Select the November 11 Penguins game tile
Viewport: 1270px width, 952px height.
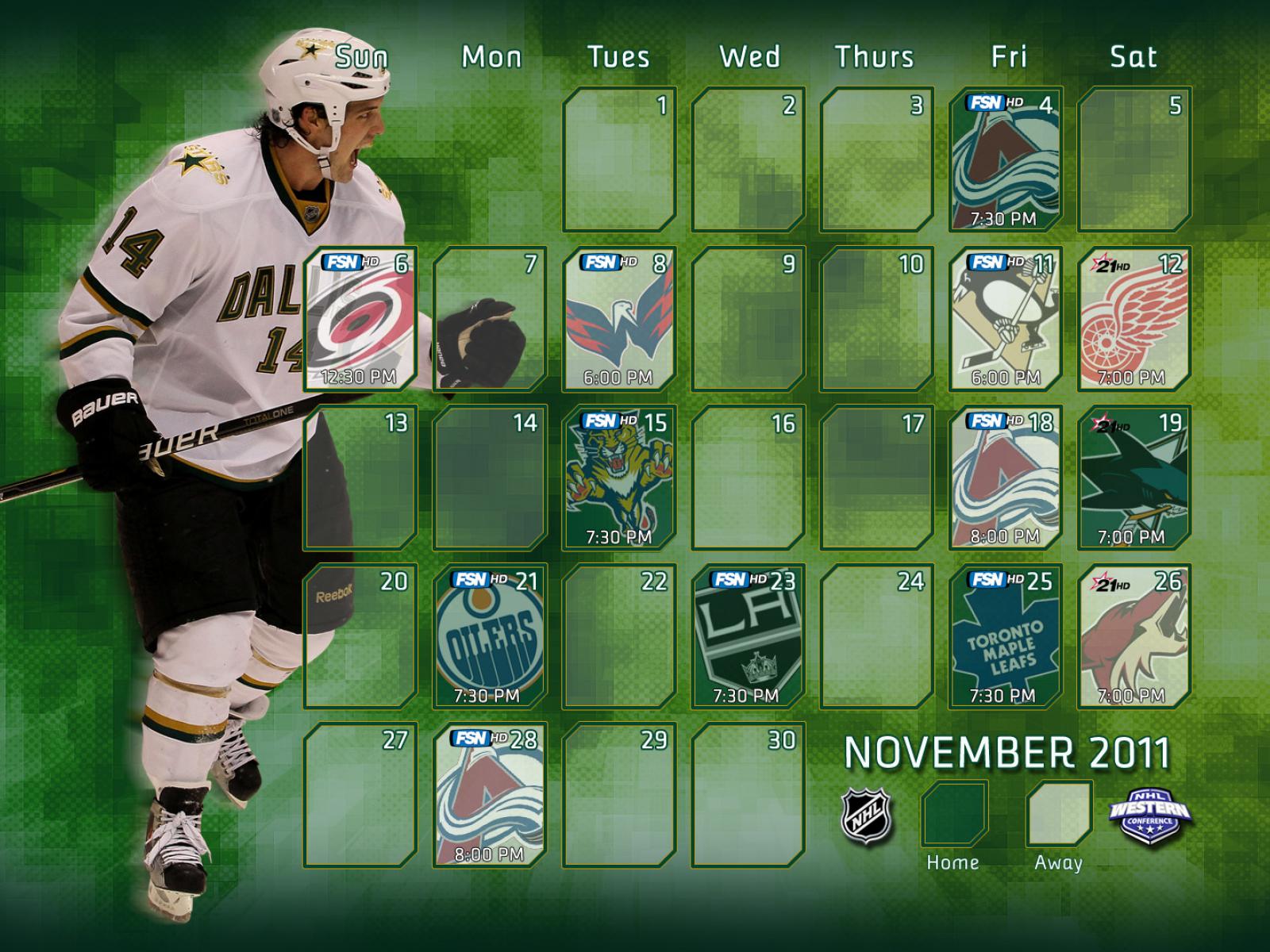coord(1006,319)
